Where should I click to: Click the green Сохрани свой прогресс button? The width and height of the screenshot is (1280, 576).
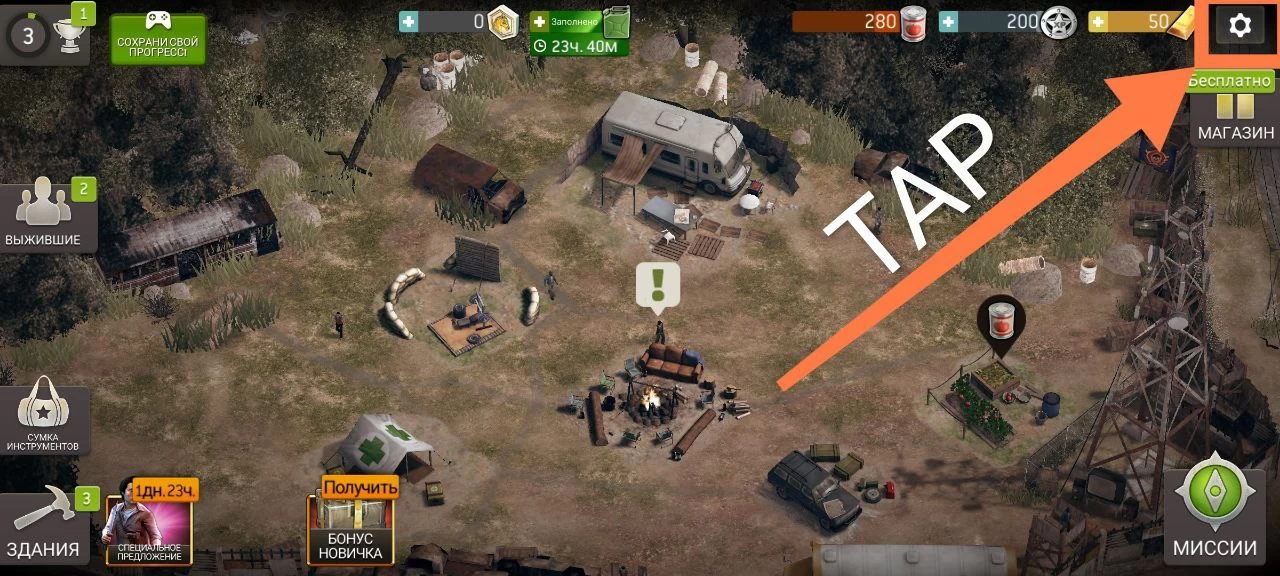point(158,39)
